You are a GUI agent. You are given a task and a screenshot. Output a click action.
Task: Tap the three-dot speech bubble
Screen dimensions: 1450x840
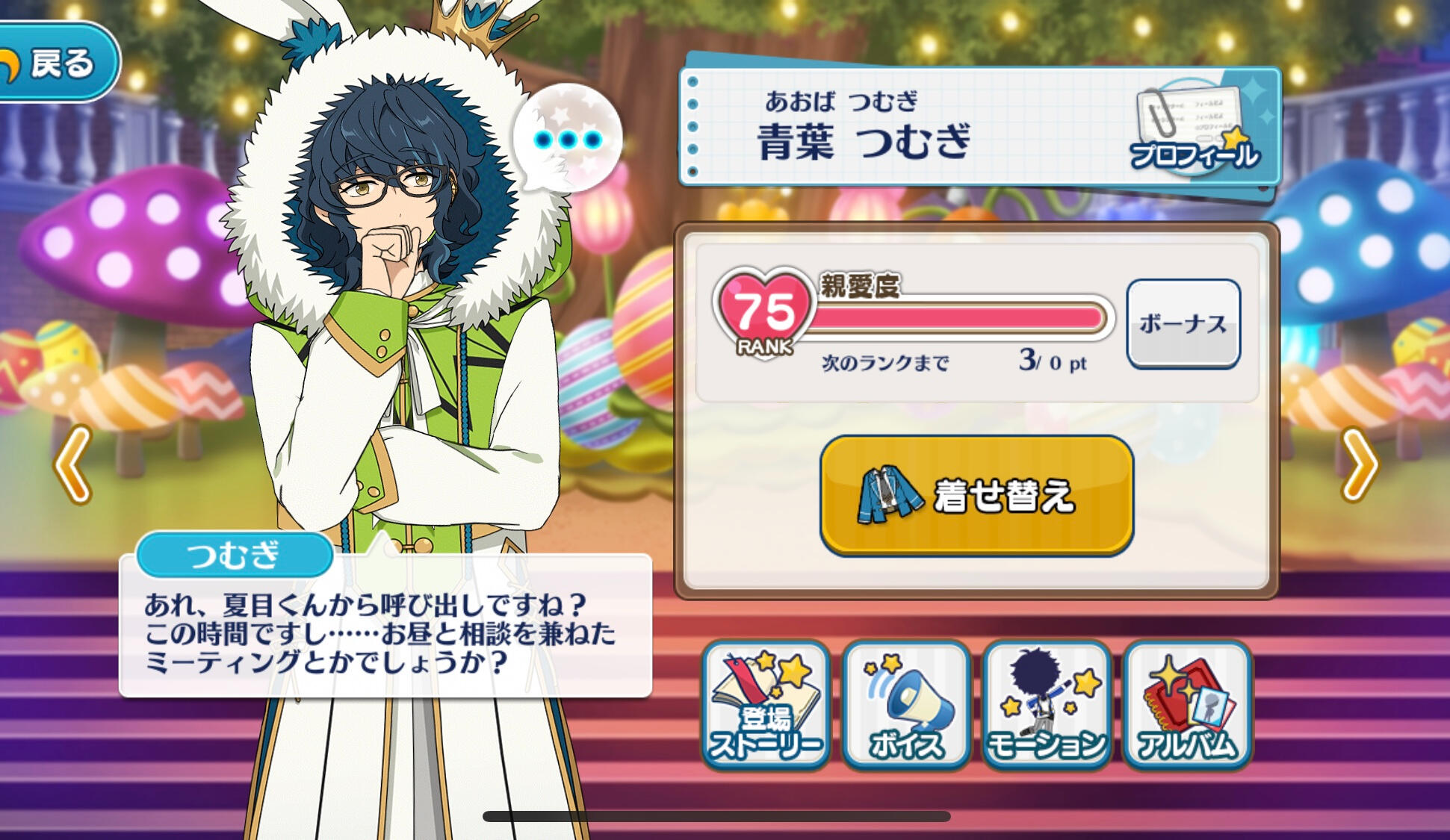tap(568, 140)
